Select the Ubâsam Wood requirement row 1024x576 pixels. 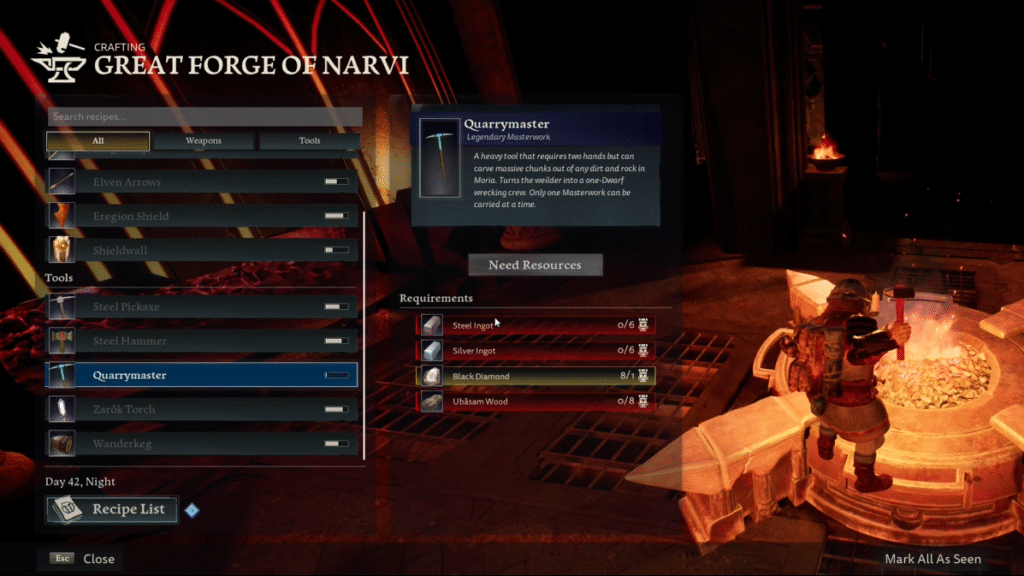pyautogui.click(x=535, y=402)
